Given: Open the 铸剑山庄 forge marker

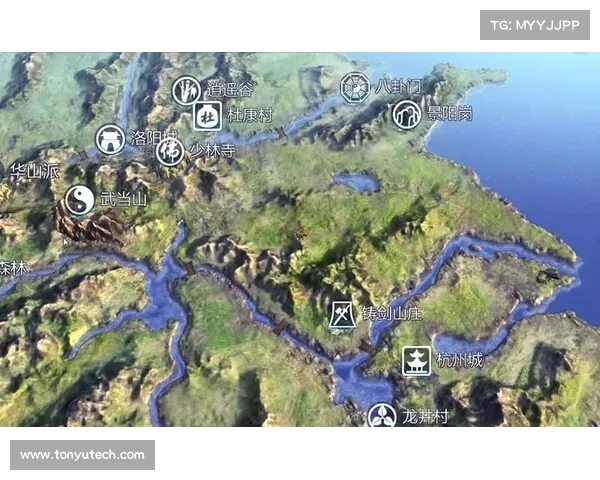Looking at the screenshot, I should [343, 314].
